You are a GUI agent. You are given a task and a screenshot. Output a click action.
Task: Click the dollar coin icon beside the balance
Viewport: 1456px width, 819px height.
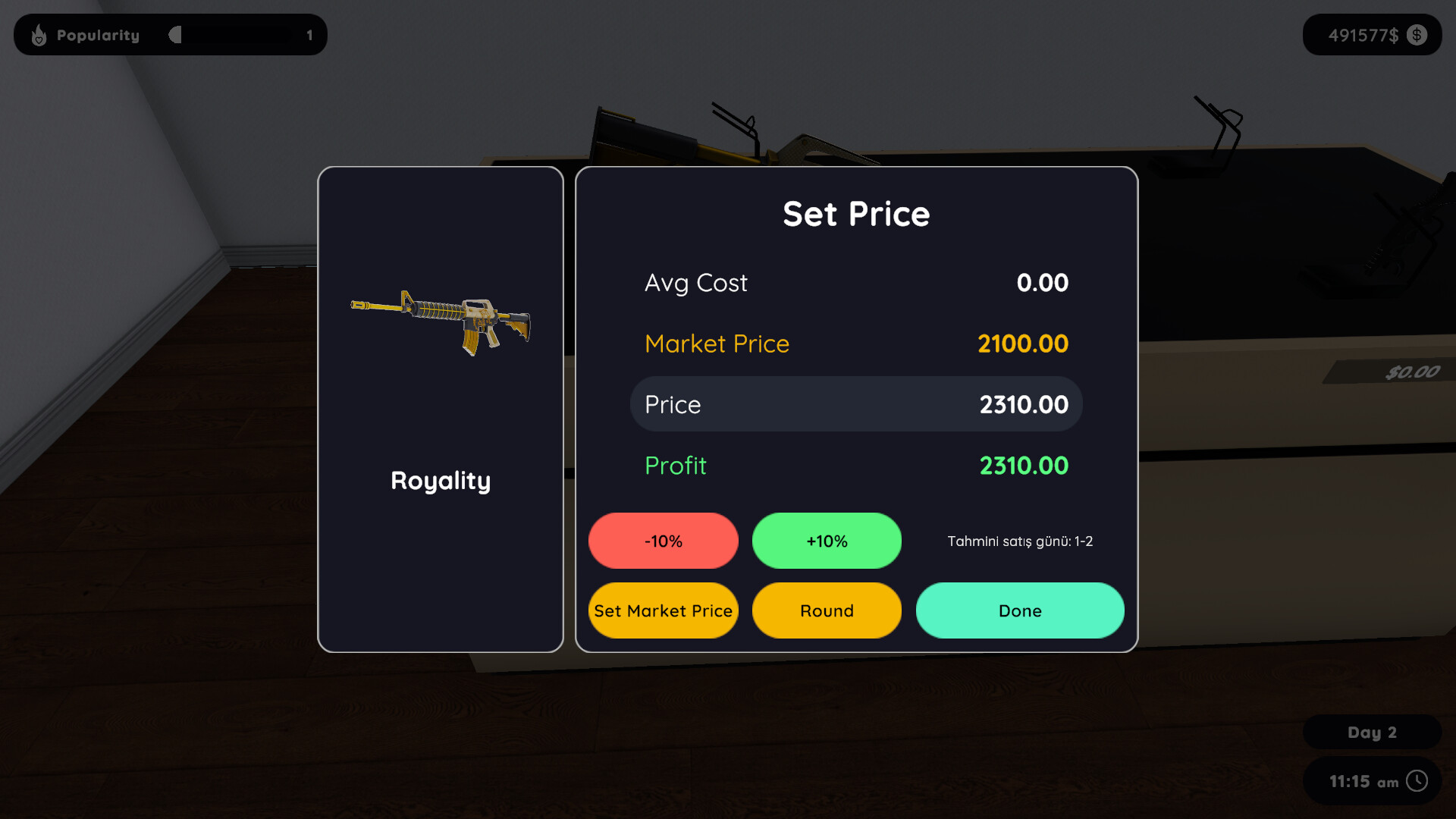coord(1417,35)
